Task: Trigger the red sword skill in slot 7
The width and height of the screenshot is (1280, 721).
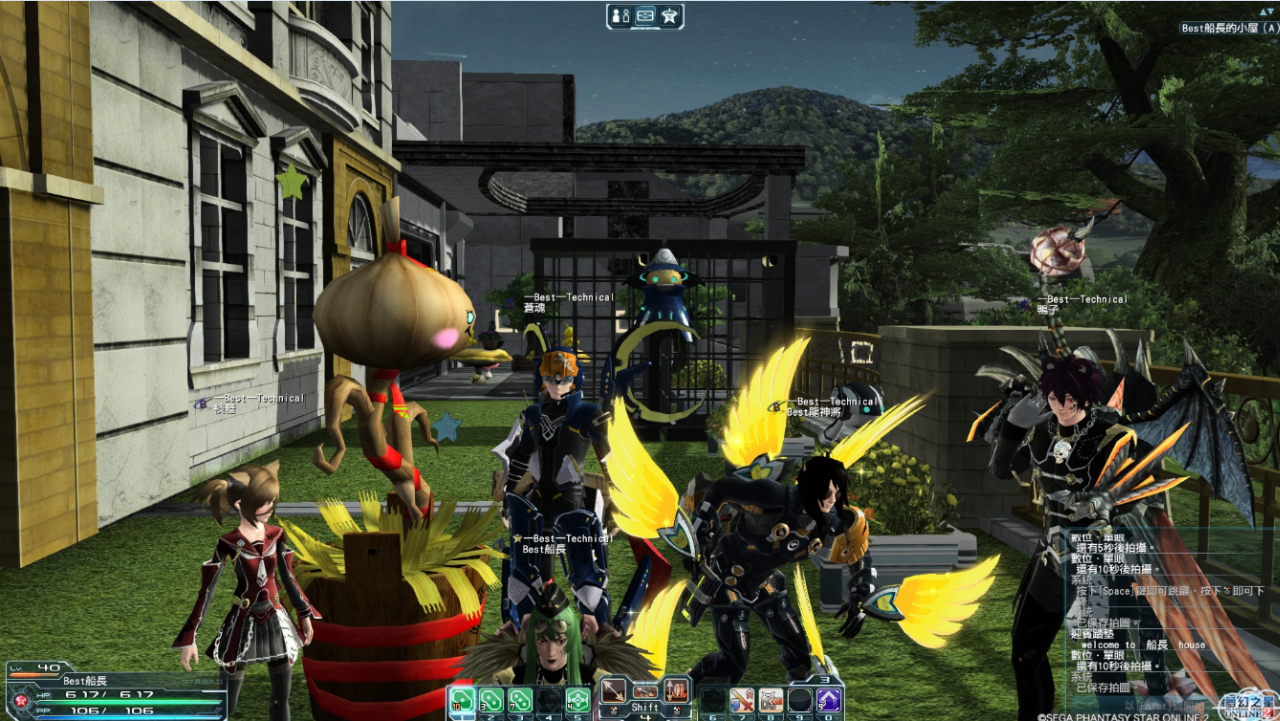Action: point(742,699)
